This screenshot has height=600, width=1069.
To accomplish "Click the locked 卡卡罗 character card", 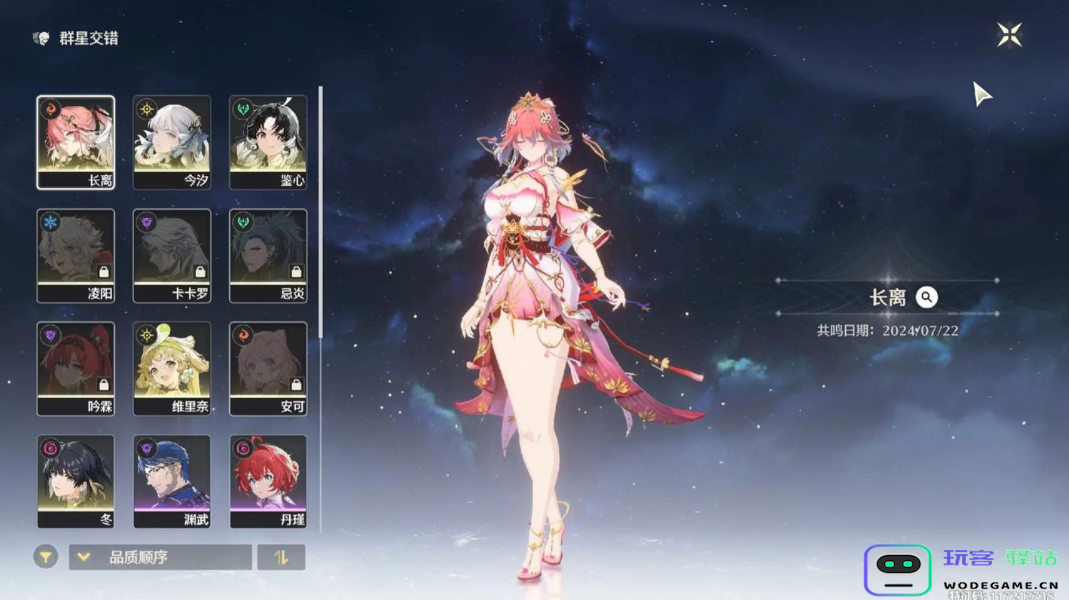I will point(172,255).
